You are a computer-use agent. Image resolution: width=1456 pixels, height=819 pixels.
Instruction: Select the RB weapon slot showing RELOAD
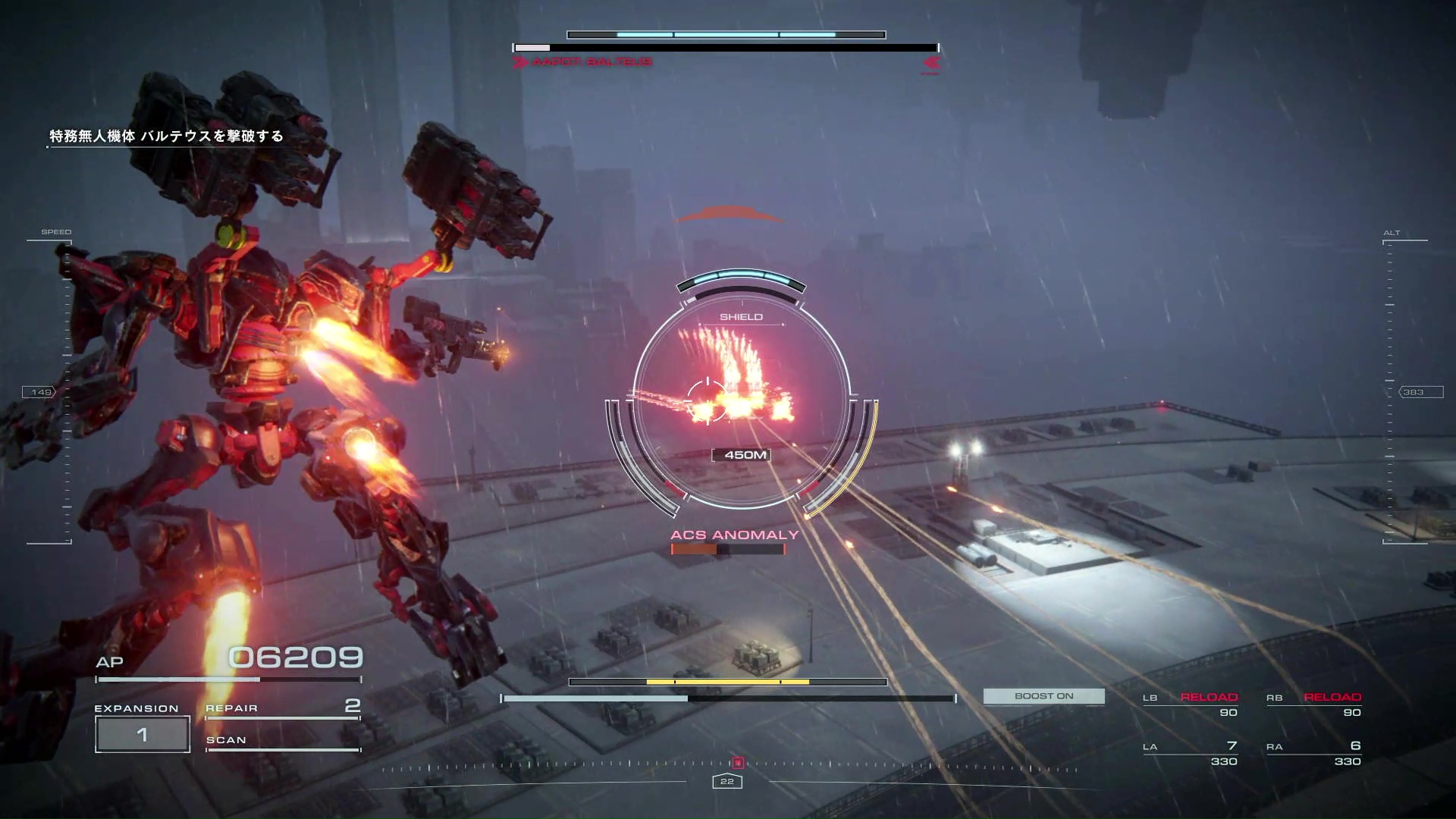(1313, 704)
